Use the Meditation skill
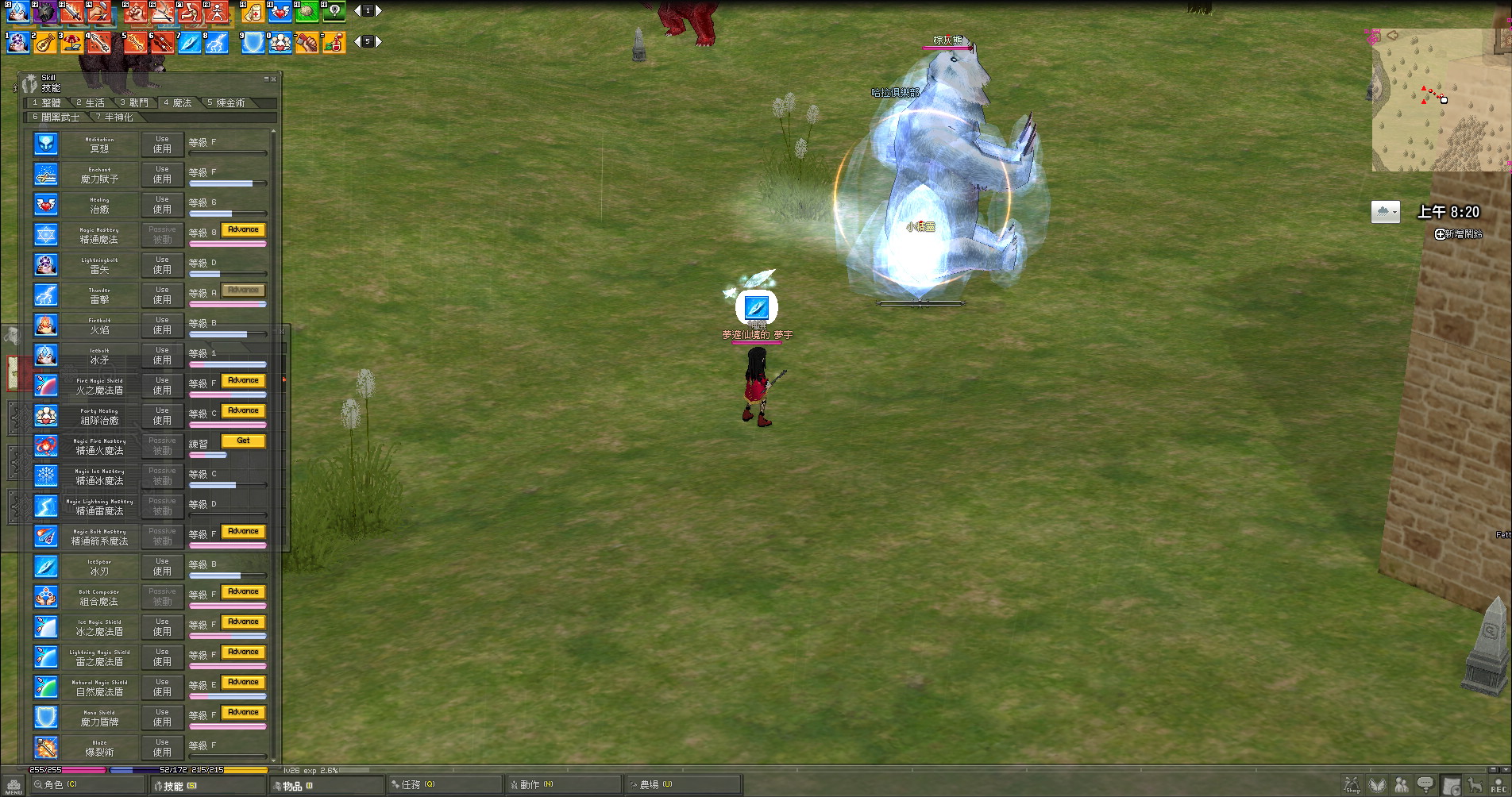The width and height of the screenshot is (1512, 797). tap(162, 144)
